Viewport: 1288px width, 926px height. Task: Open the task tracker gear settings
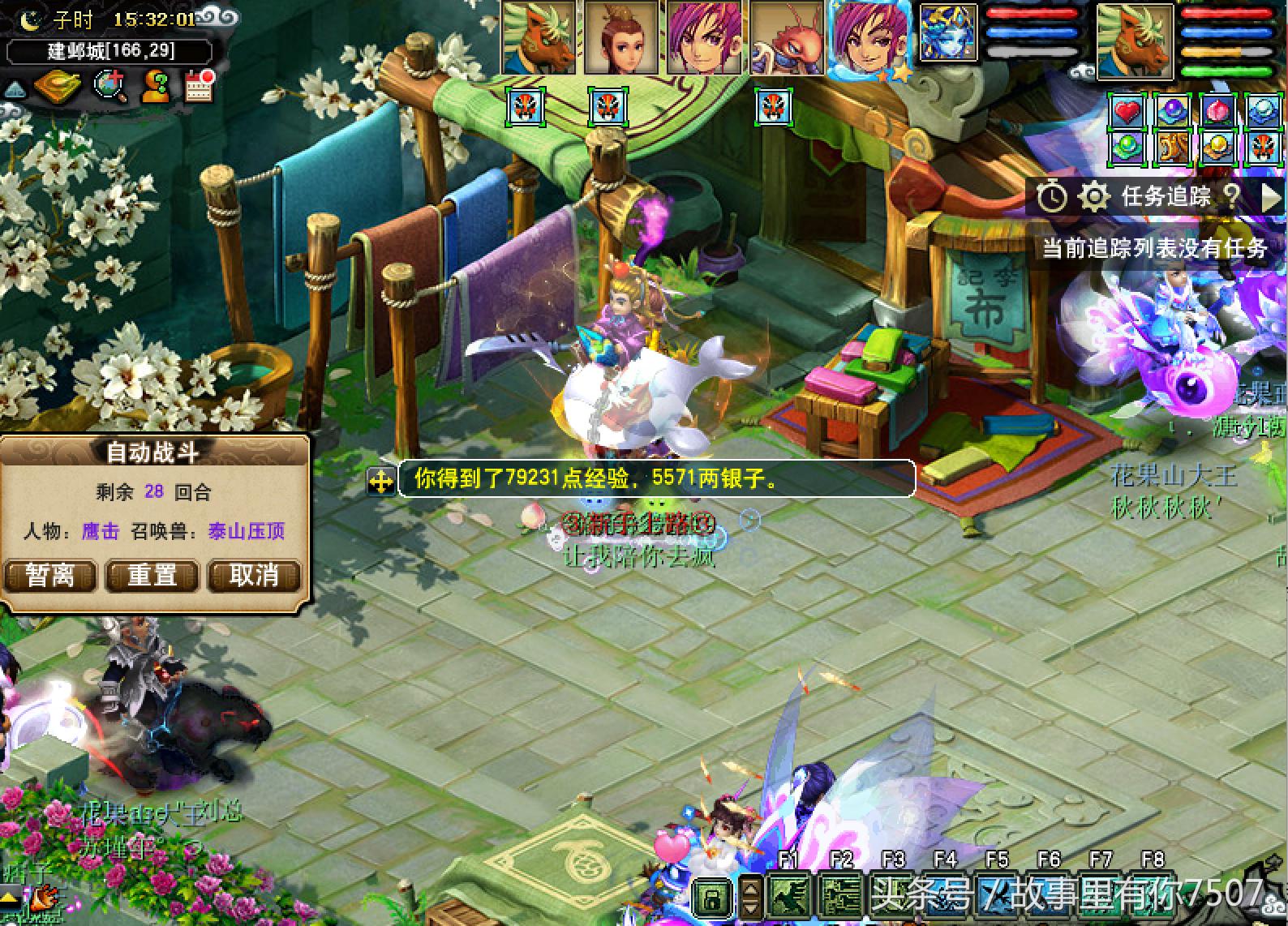[x=1094, y=196]
